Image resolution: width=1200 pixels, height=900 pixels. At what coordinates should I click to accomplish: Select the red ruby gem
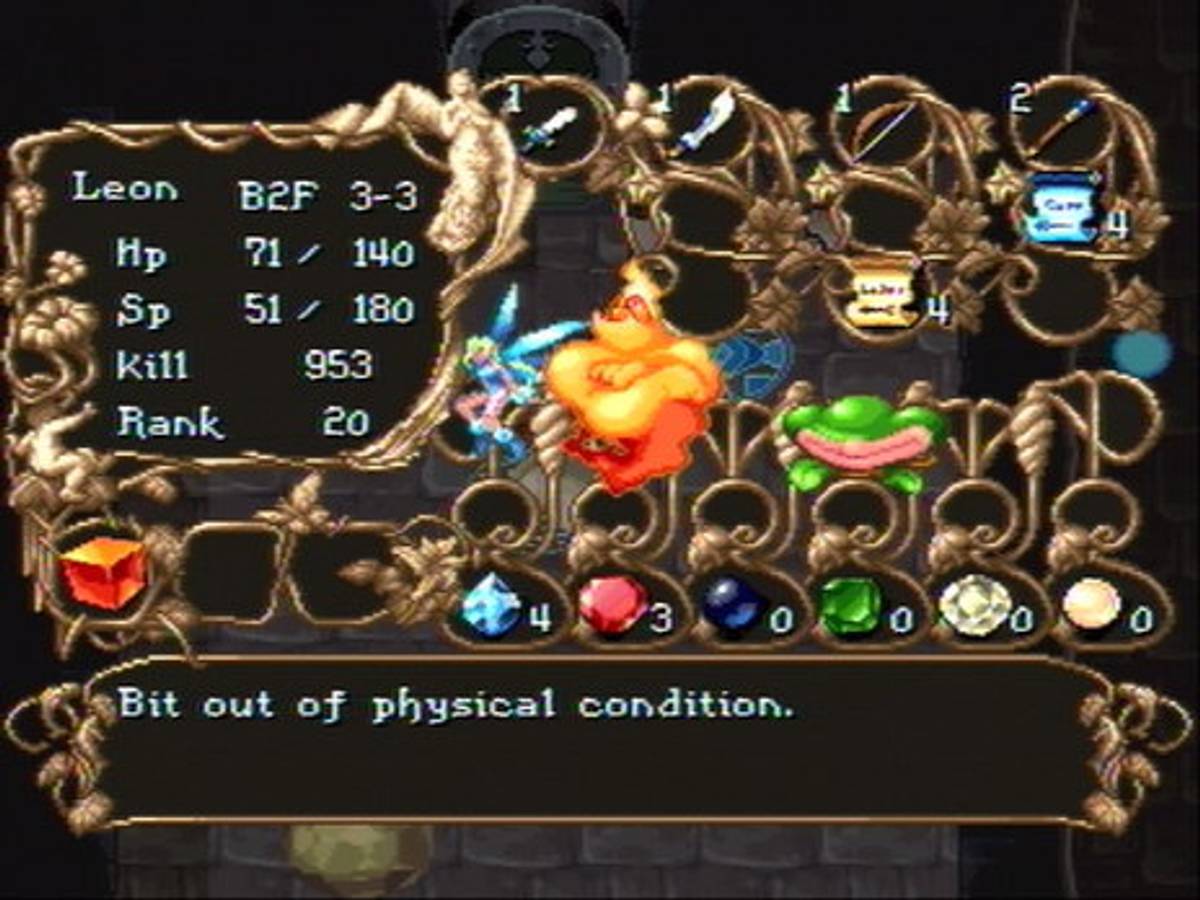613,605
